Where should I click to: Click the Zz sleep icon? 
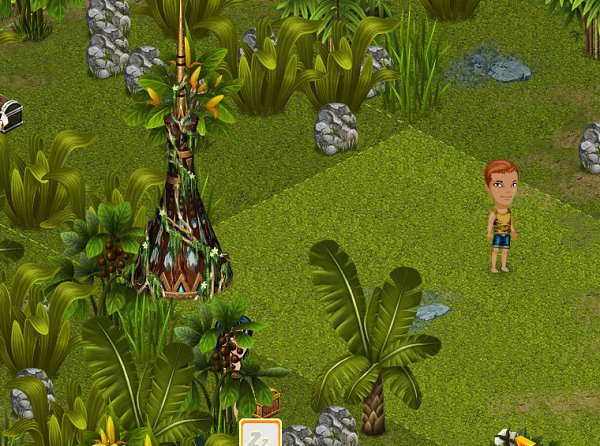pos(259,435)
